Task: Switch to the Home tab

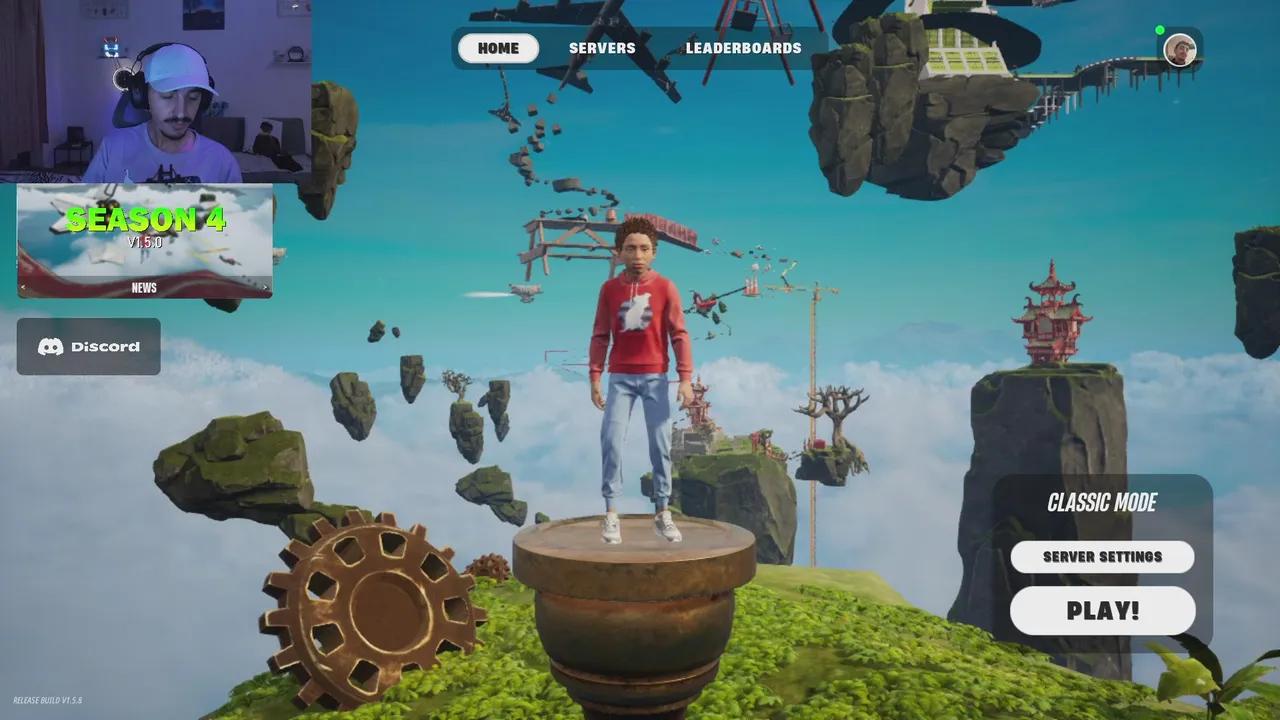Action: (498, 48)
